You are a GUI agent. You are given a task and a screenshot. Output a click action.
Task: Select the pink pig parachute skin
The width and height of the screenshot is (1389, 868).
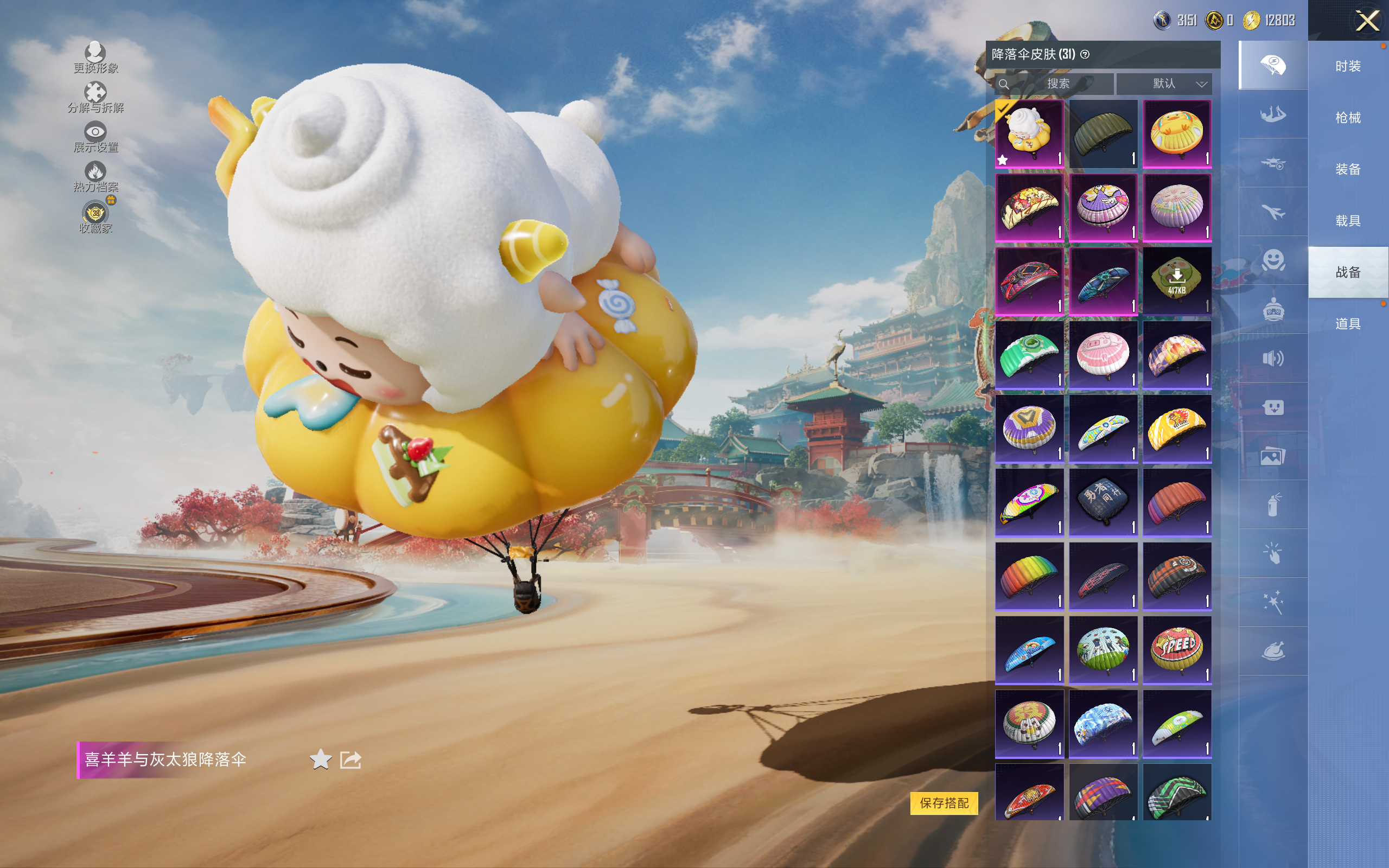(x=1103, y=355)
